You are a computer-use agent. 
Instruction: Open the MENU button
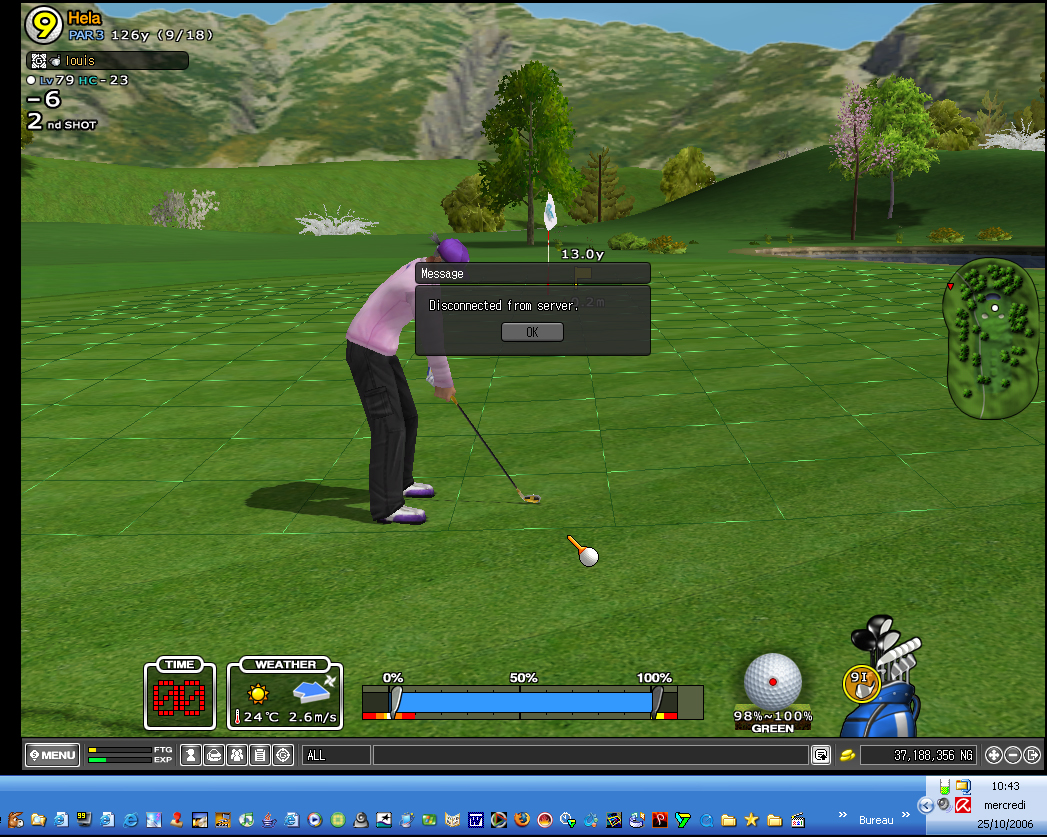pos(52,755)
